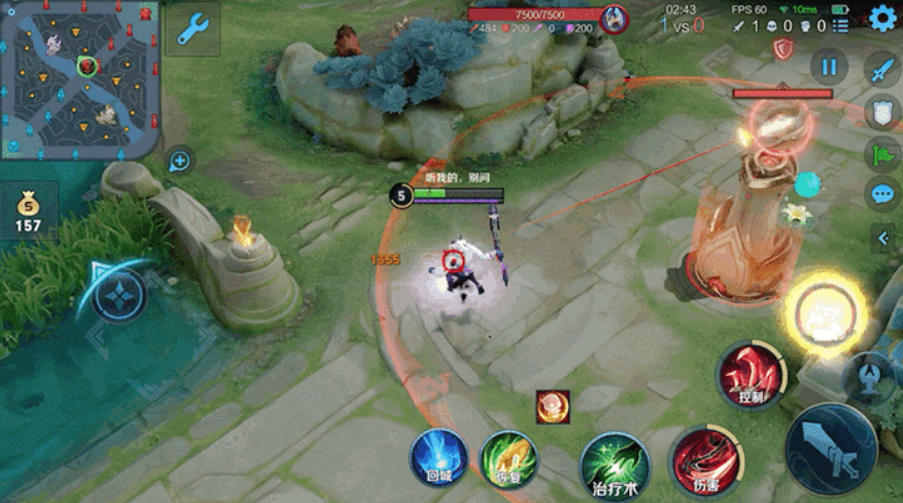Open the gold coin shop showing 157
Viewport: 903px width, 503px height.
click(28, 211)
